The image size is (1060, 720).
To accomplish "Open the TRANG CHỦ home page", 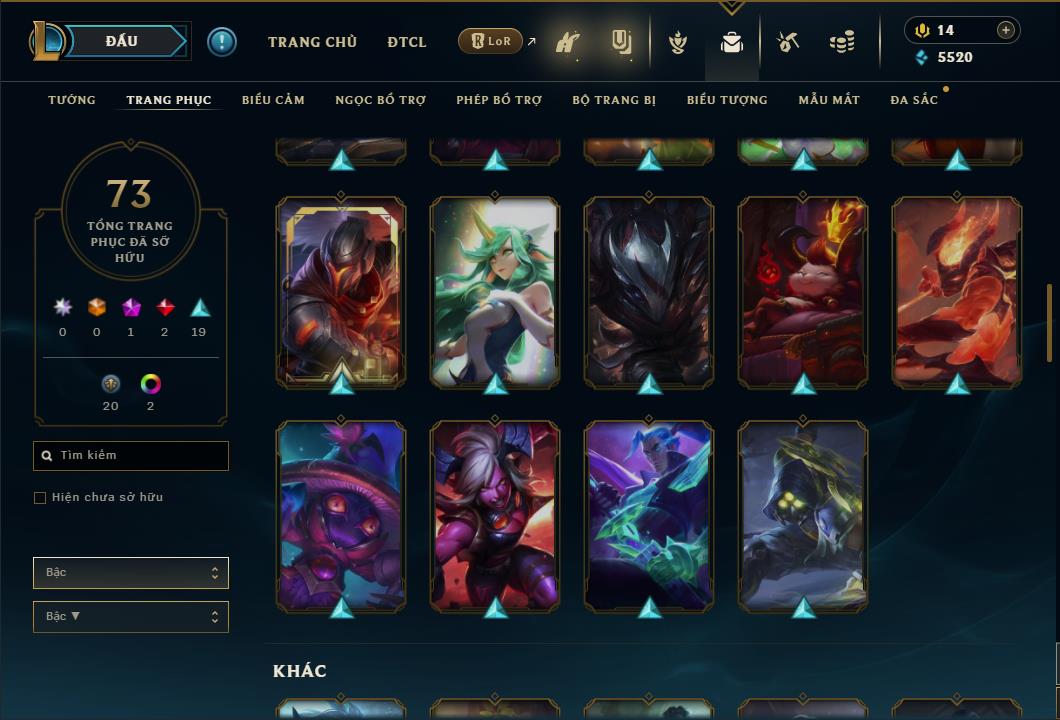I will pos(312,42).
